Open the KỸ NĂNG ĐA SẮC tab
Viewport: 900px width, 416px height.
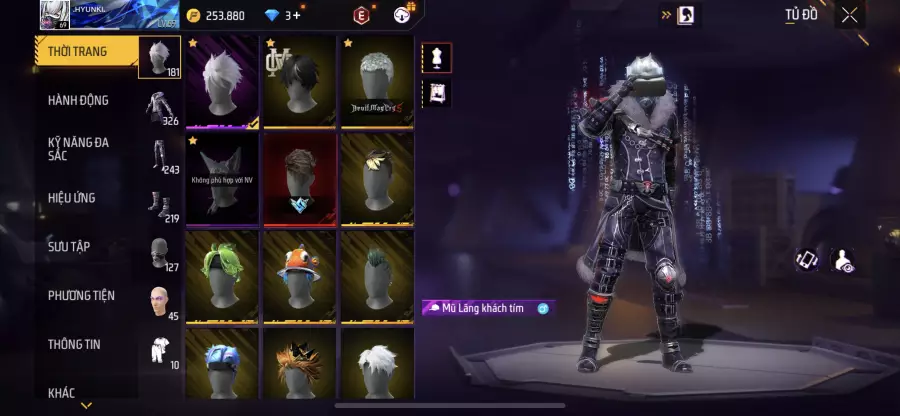tap(78, 149)
